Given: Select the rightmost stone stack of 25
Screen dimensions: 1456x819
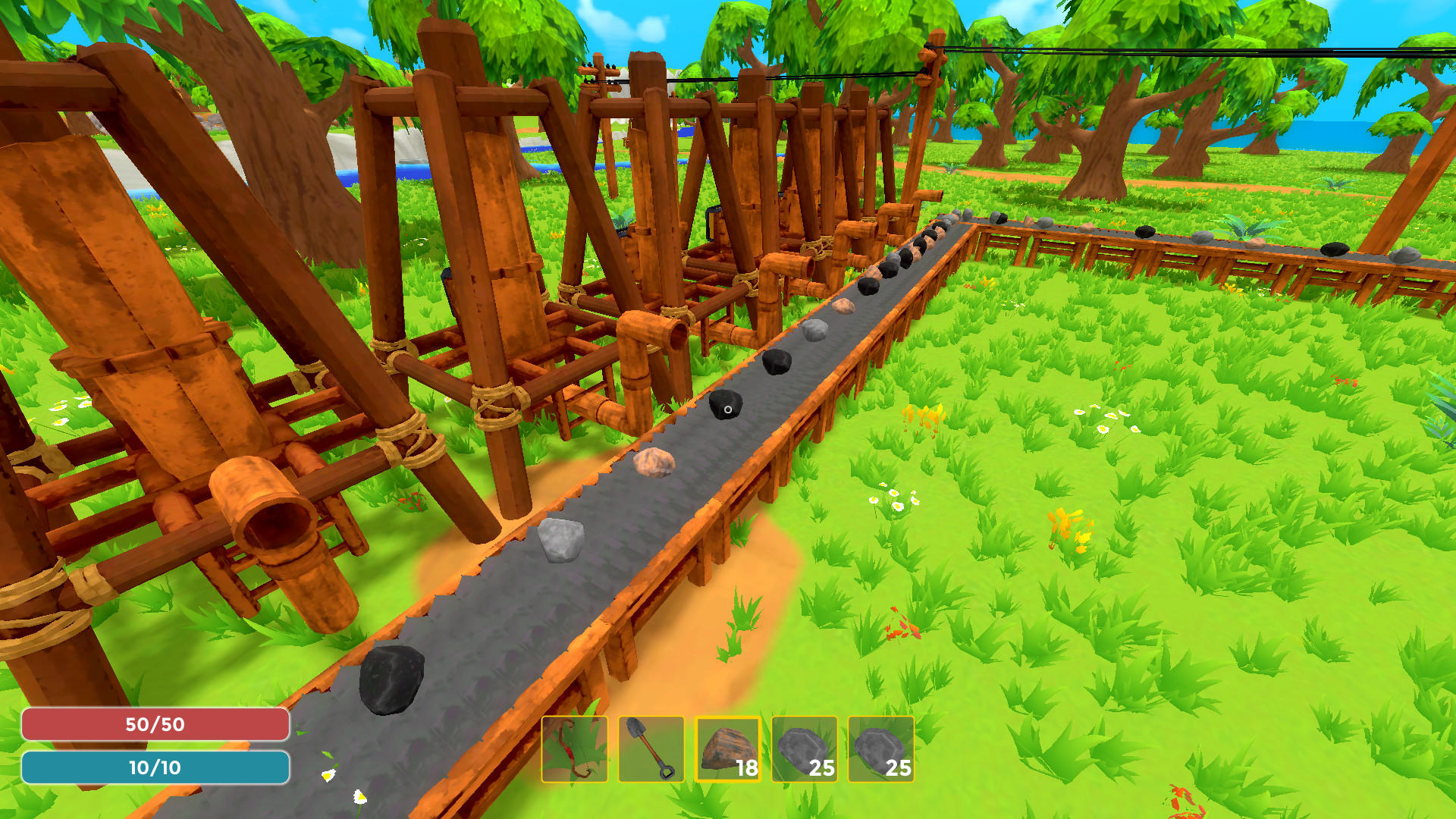Looking at the screenshot, I should pyautogui.click(x=882, y=749).
